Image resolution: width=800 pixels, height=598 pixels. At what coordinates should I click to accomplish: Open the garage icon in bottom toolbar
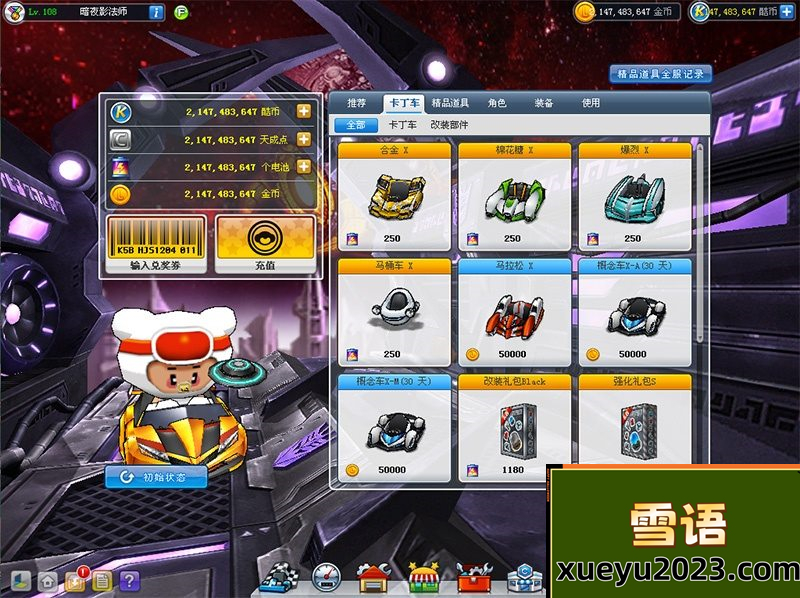point(373,578)
